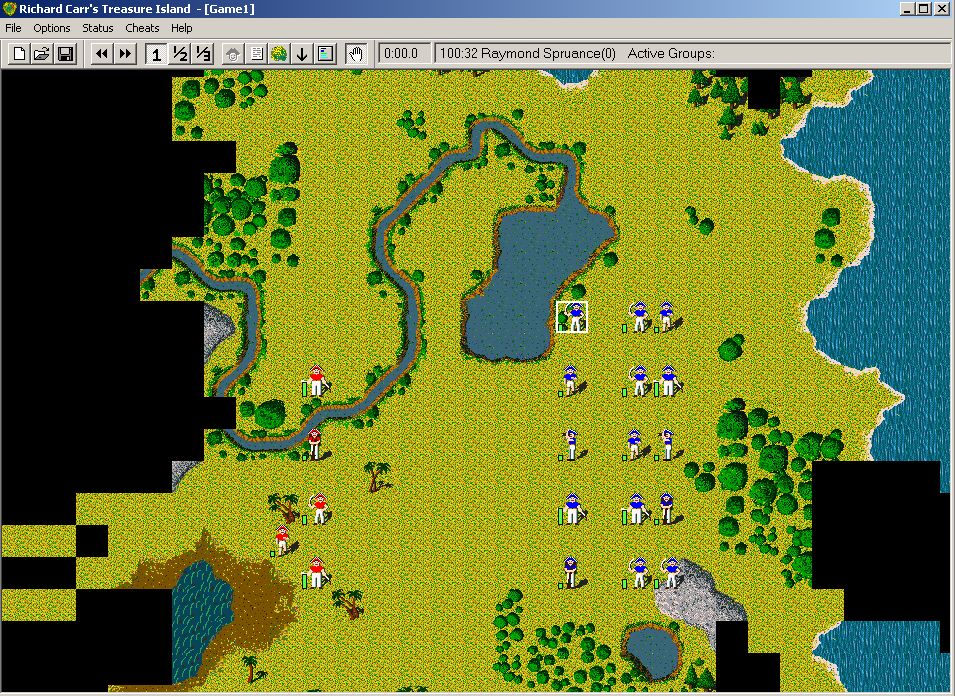This screenshot has height=696, width=955.
Task: Set speed to one-half
Action: click(x=180, y=54)
